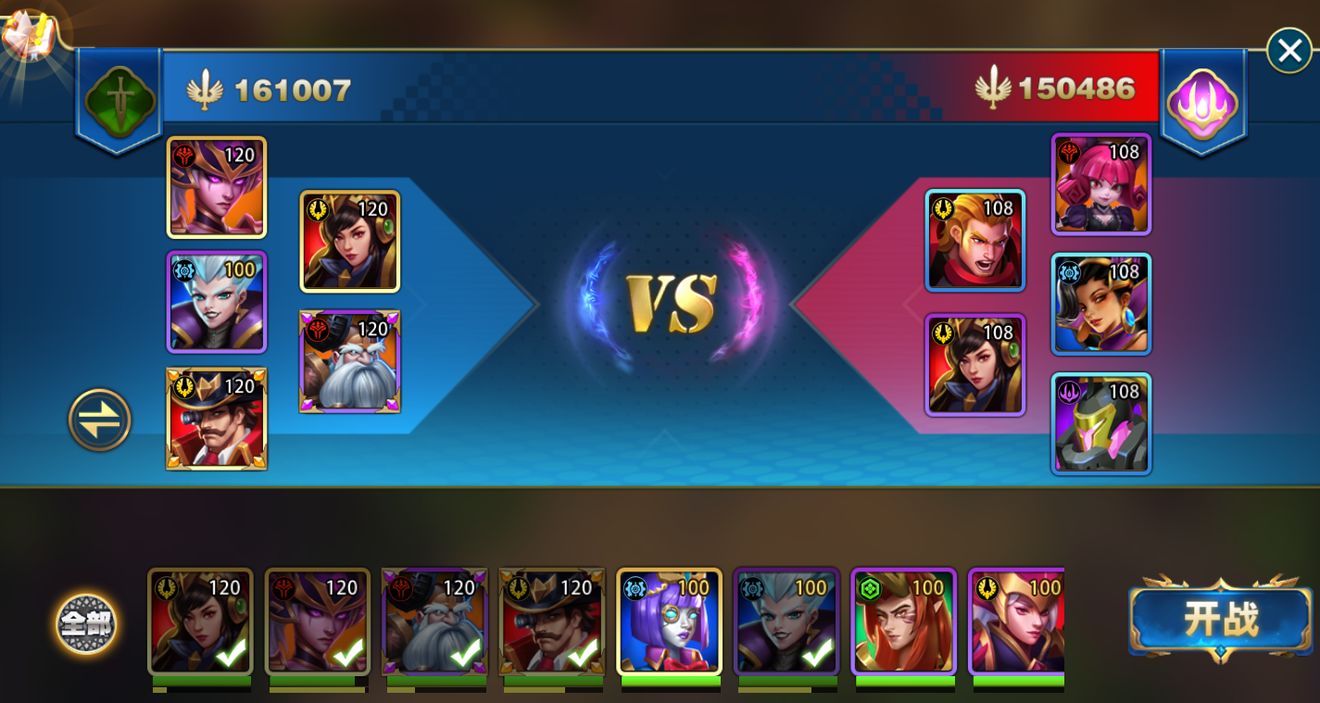Add the gold-helmet level 100 hero from roster

click(1017, 622)
